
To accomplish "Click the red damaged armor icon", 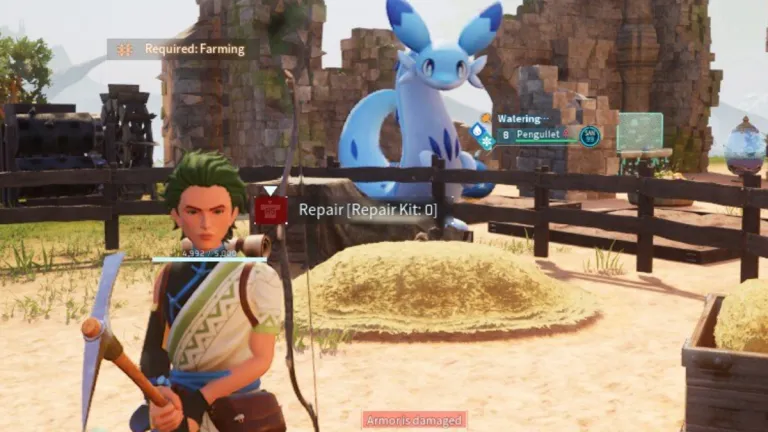I will [270, 210].
